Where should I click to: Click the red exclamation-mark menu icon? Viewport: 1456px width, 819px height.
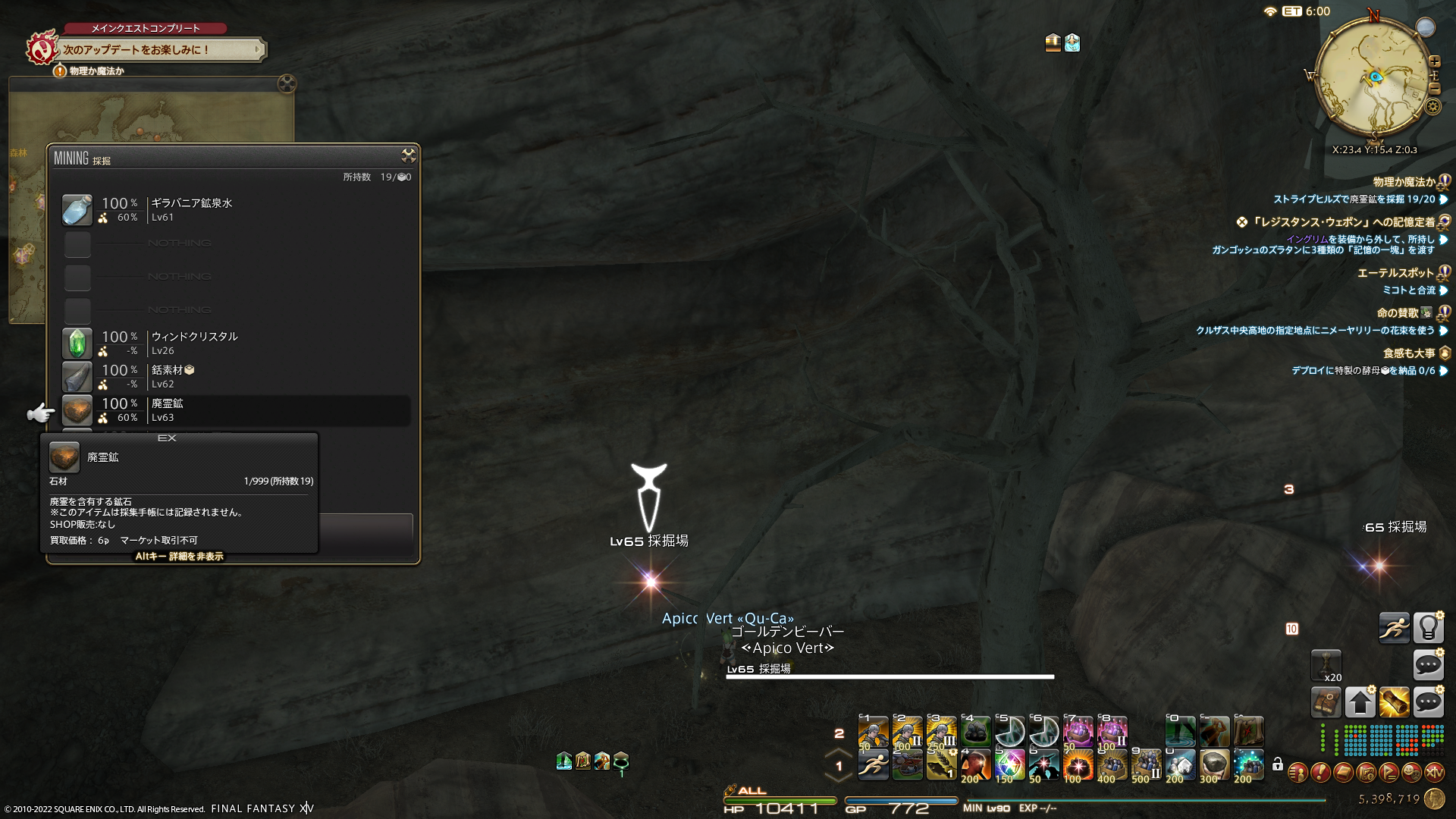[1320, 773]
